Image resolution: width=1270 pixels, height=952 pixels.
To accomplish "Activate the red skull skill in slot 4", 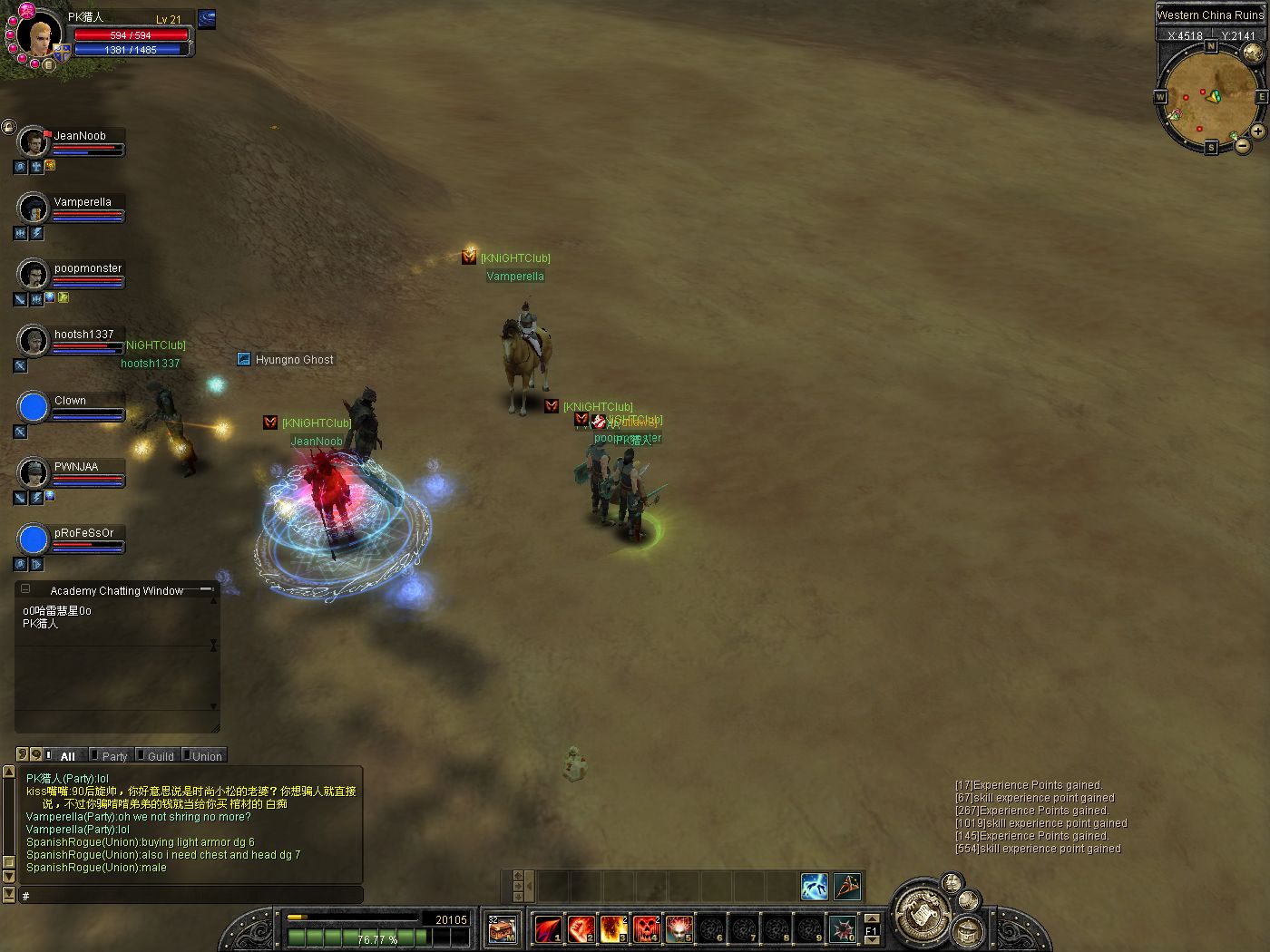I will pyautogui.click(x=646, y=929).
